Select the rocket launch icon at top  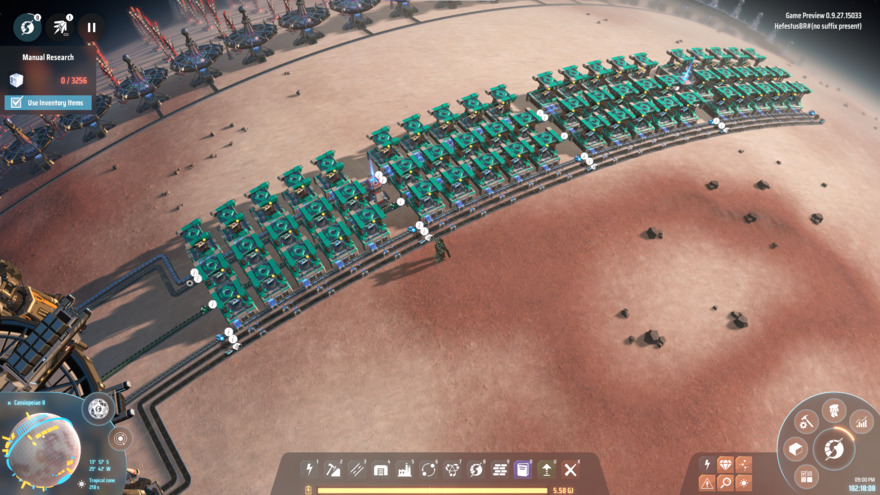[x=60, y=27]
